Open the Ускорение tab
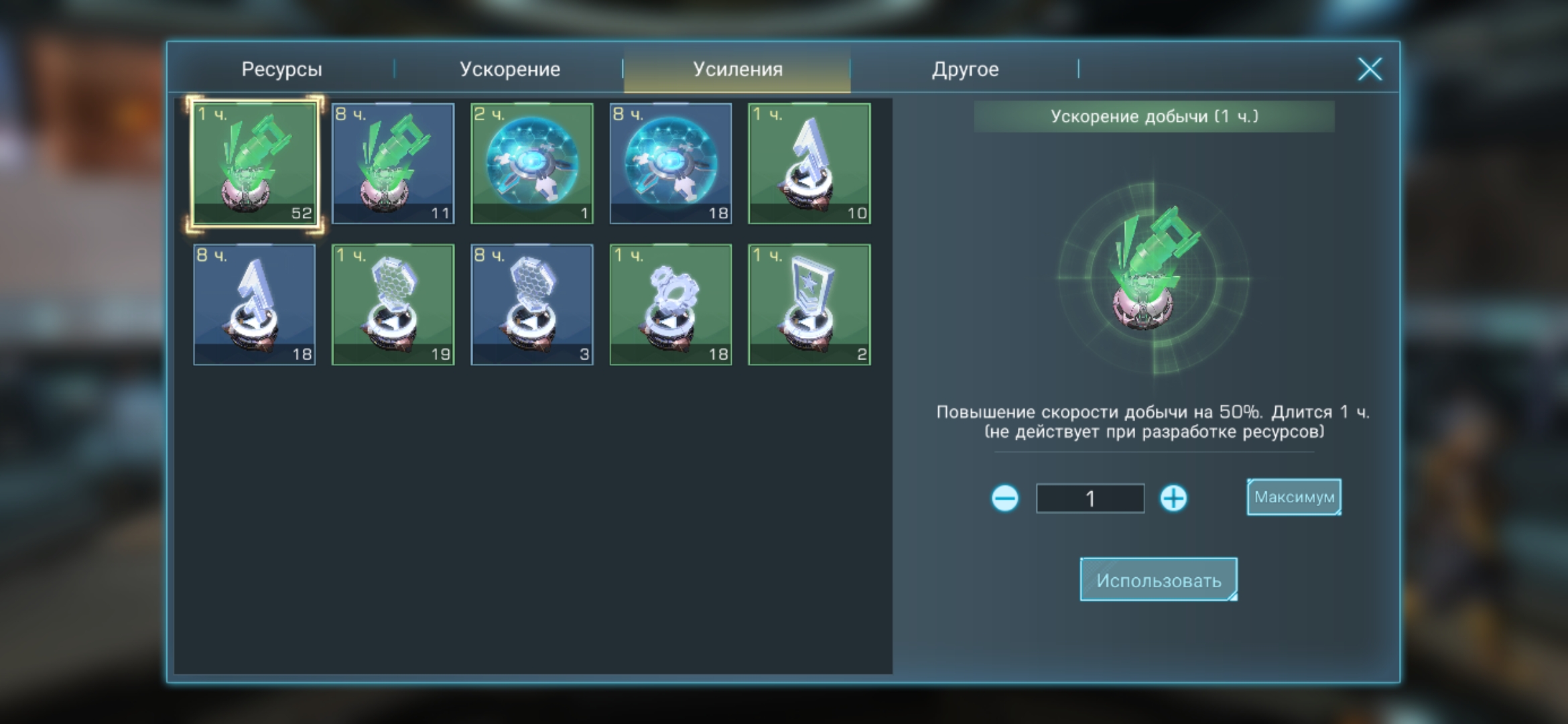The height and width of the screenshot is (724, 1568). tap(509, 69)
